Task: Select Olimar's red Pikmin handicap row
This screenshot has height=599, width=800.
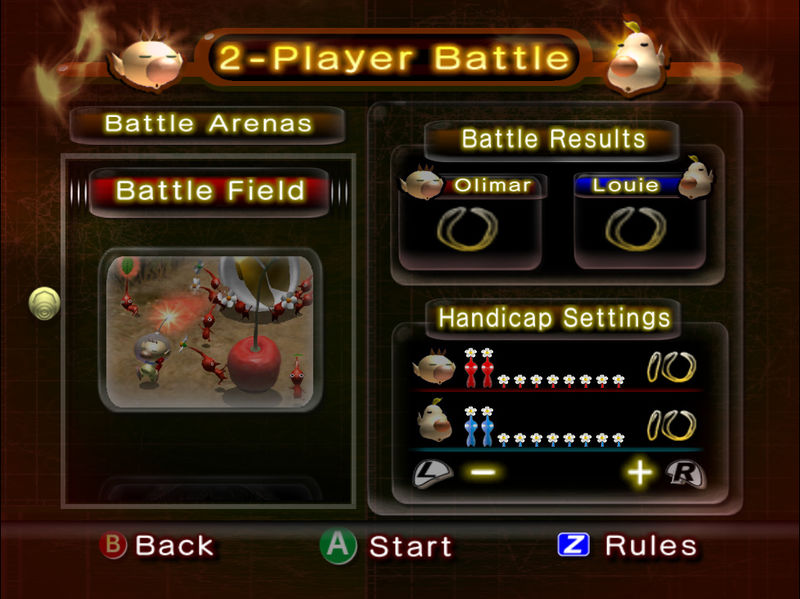Action: [x=557, y=371]
